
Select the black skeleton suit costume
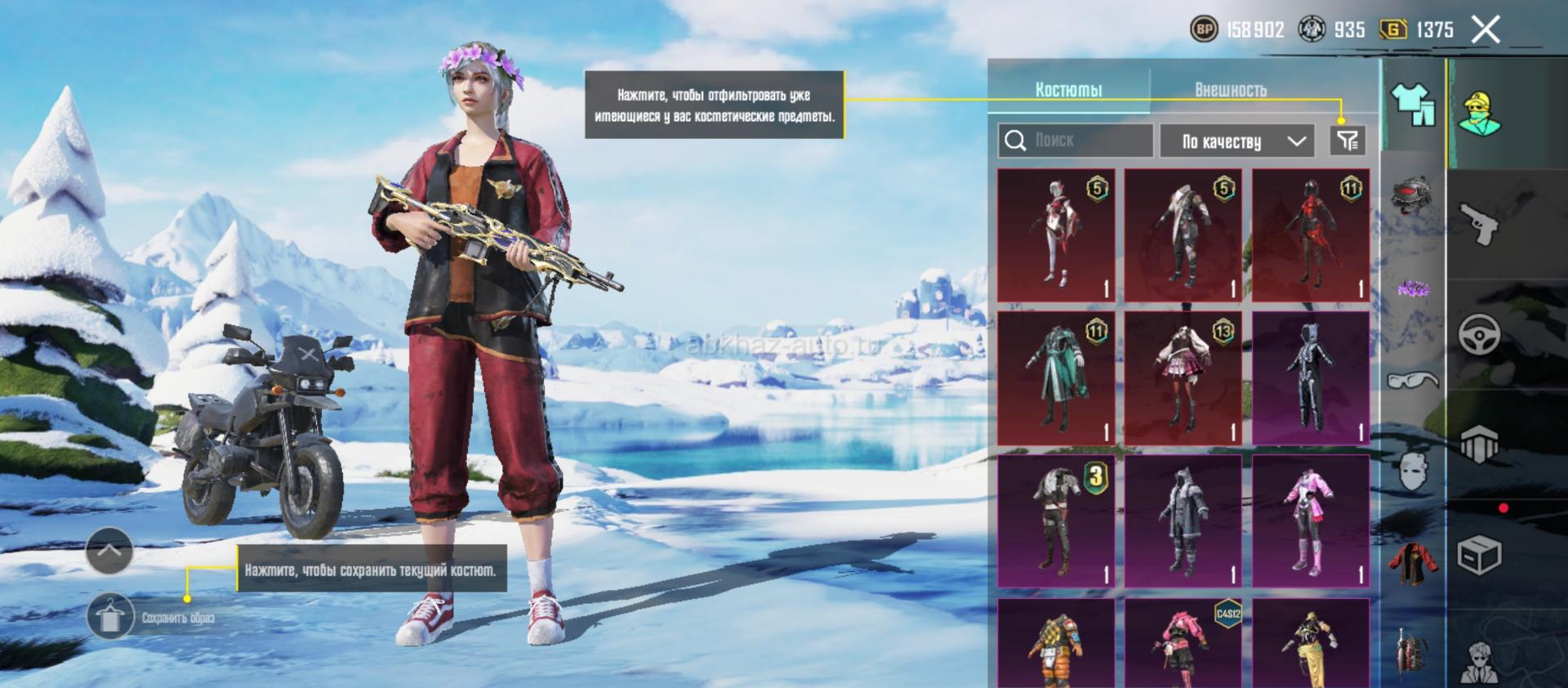coord(1311,378)
